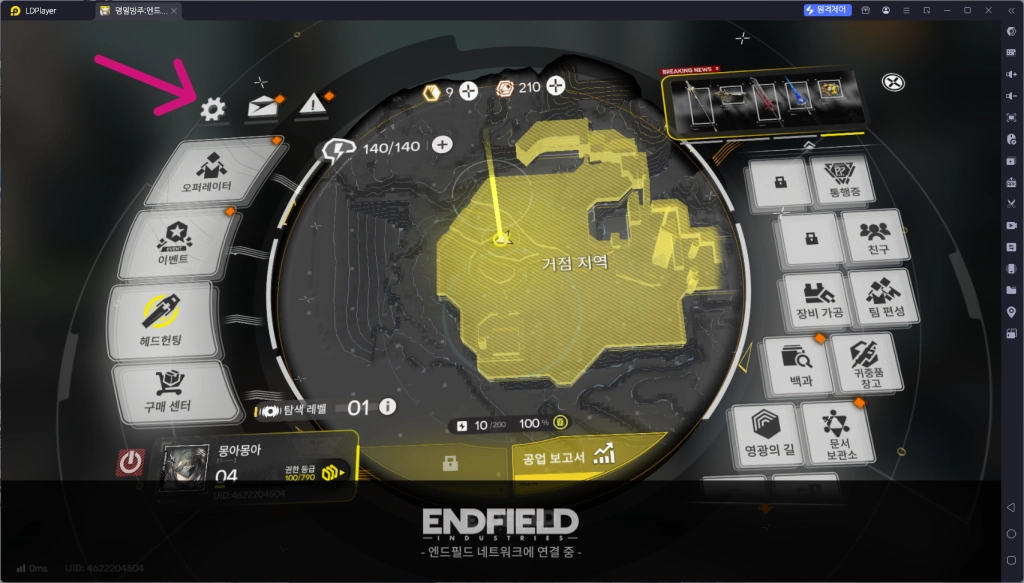Image resolution: width=1024 pixels, height=583 pixels.
Task: Close the menu with the X button
Action: click(x=893, y=82)
